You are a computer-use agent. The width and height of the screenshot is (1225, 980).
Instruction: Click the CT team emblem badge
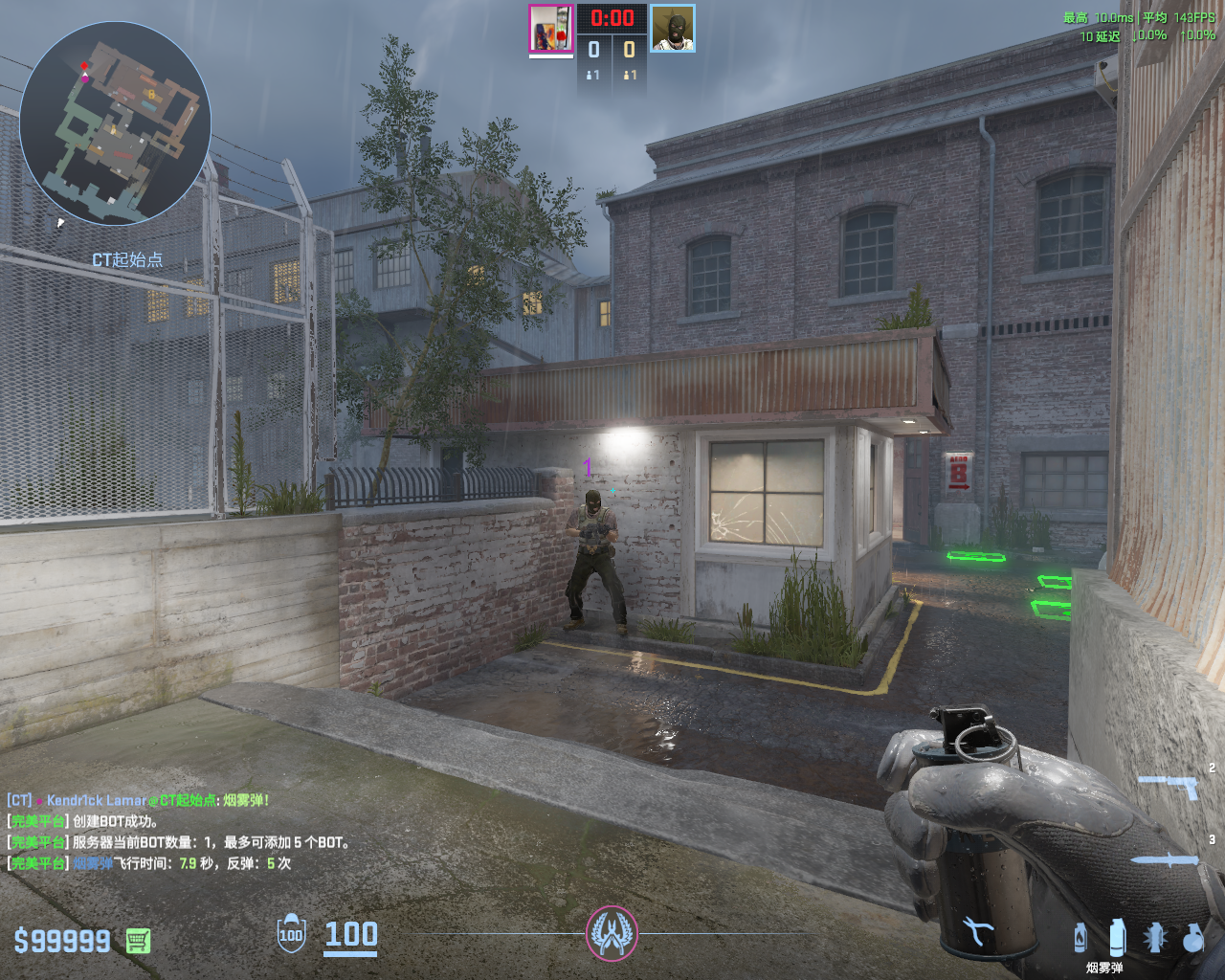coord(612,933)
